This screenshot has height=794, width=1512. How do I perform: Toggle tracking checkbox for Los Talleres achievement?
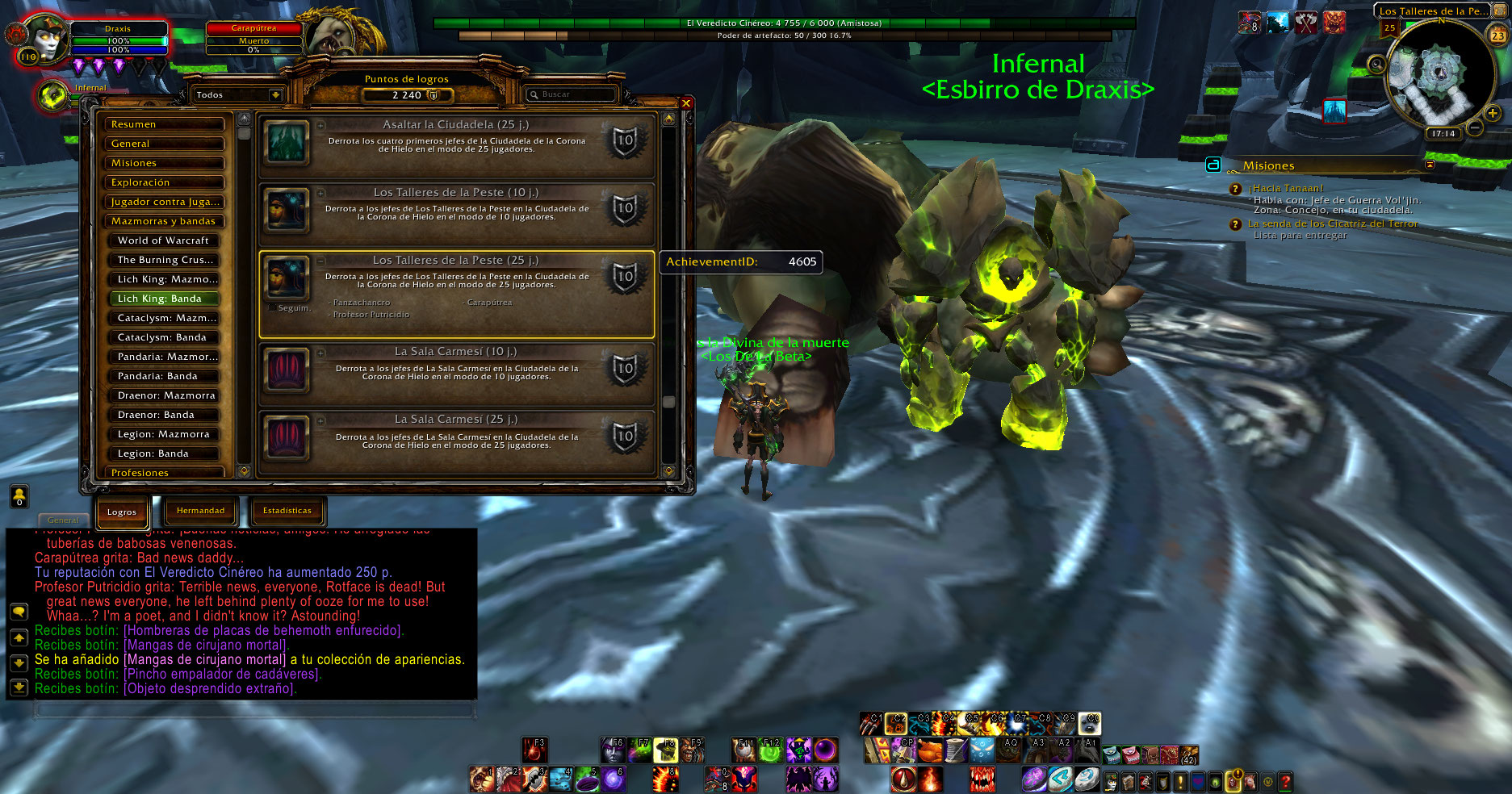click(x=272, y=307)
